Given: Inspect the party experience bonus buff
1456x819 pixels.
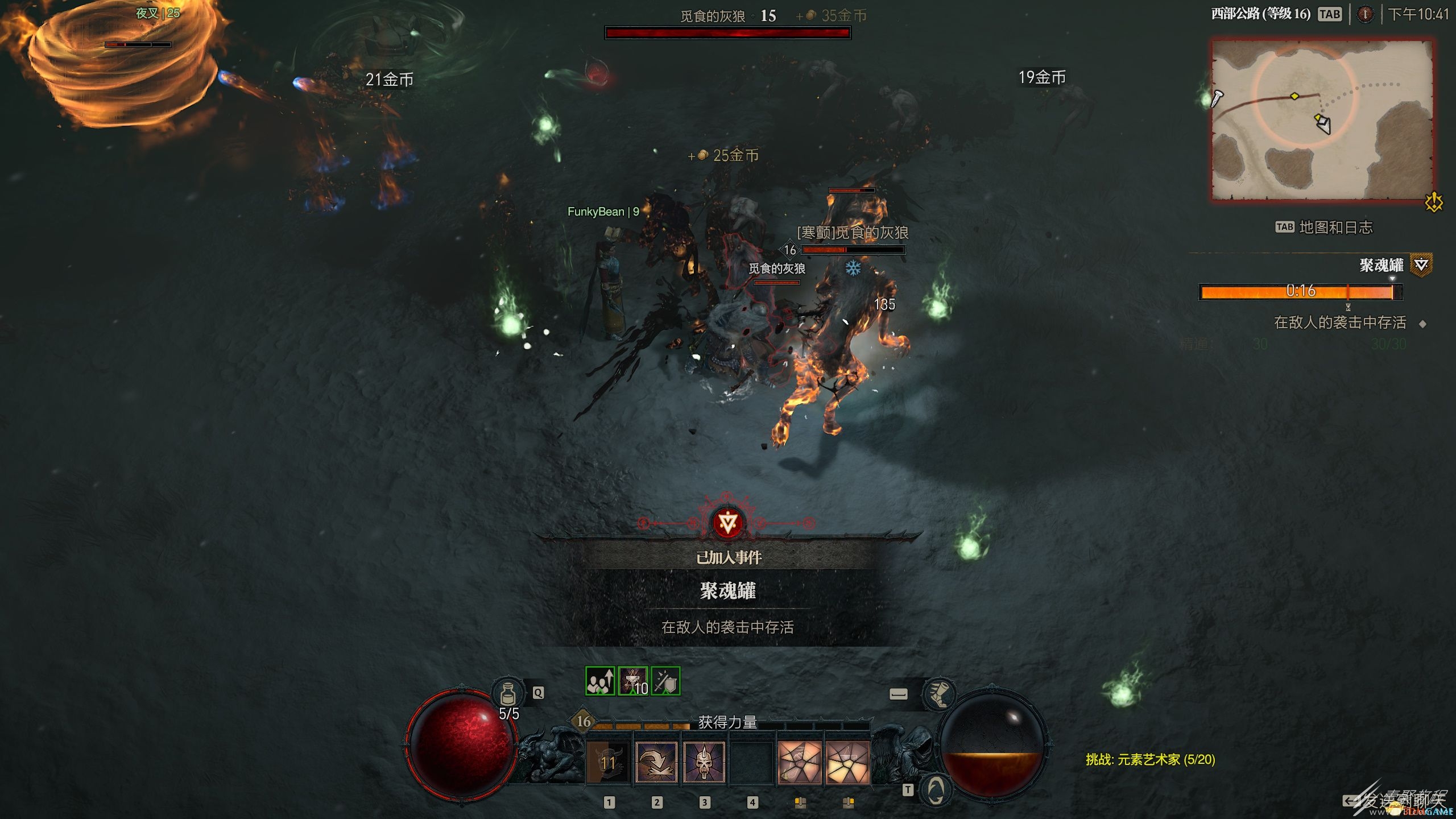Looking at the screenshot, I should 600,681.
